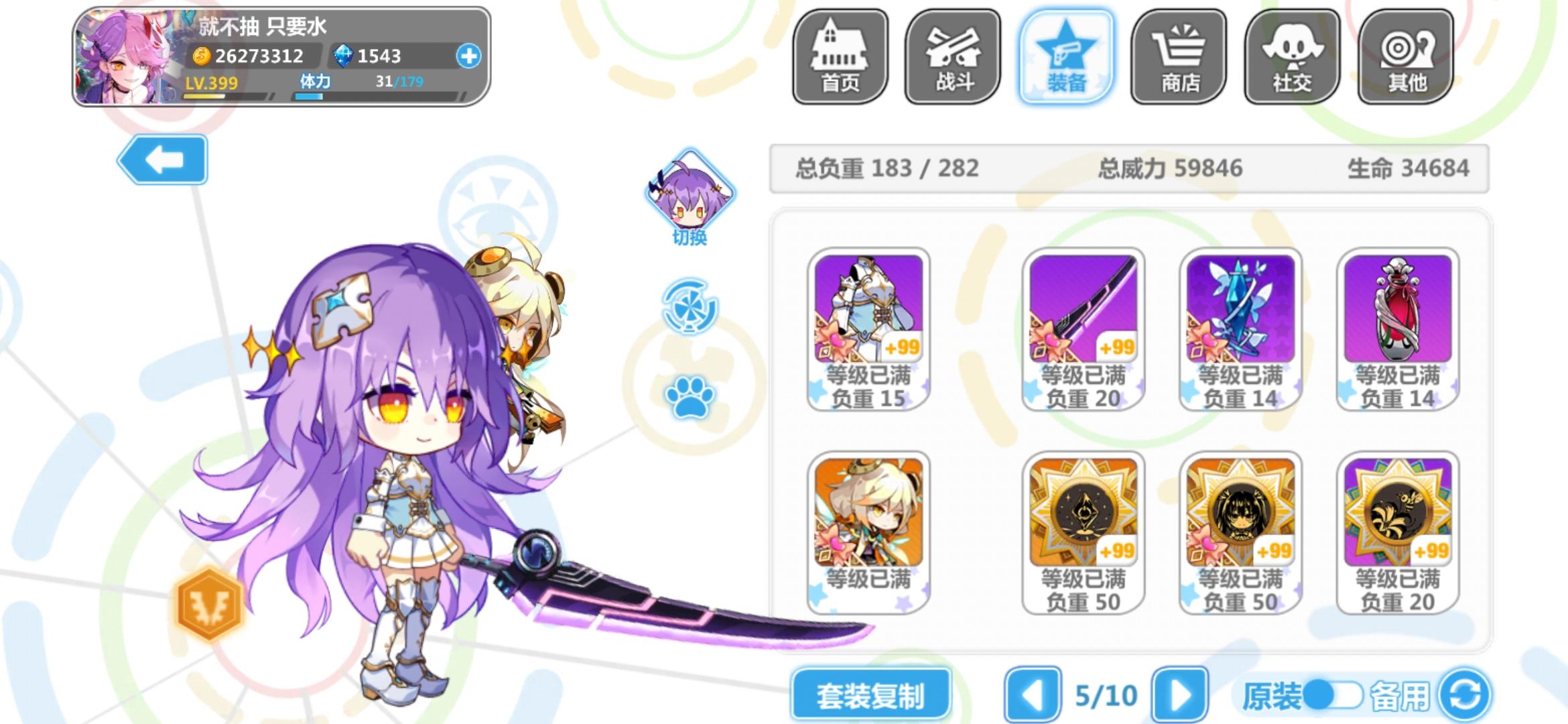This screenshot has width=1568, height=724.
Task: Open the 装备 equipment star icon
Action: pos(1067,57)
